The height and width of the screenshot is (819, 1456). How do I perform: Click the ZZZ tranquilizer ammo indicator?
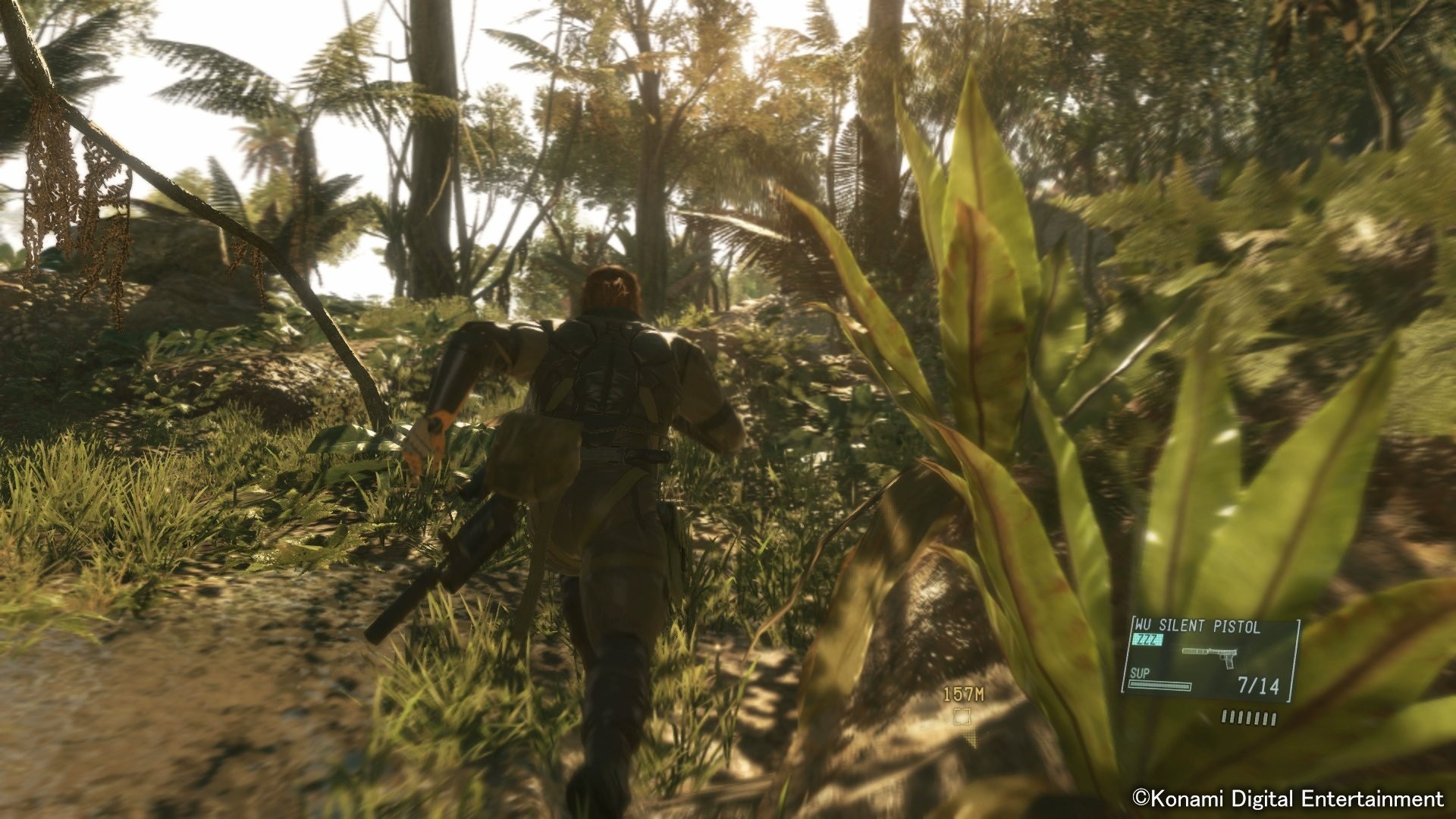coord(1147,639)
